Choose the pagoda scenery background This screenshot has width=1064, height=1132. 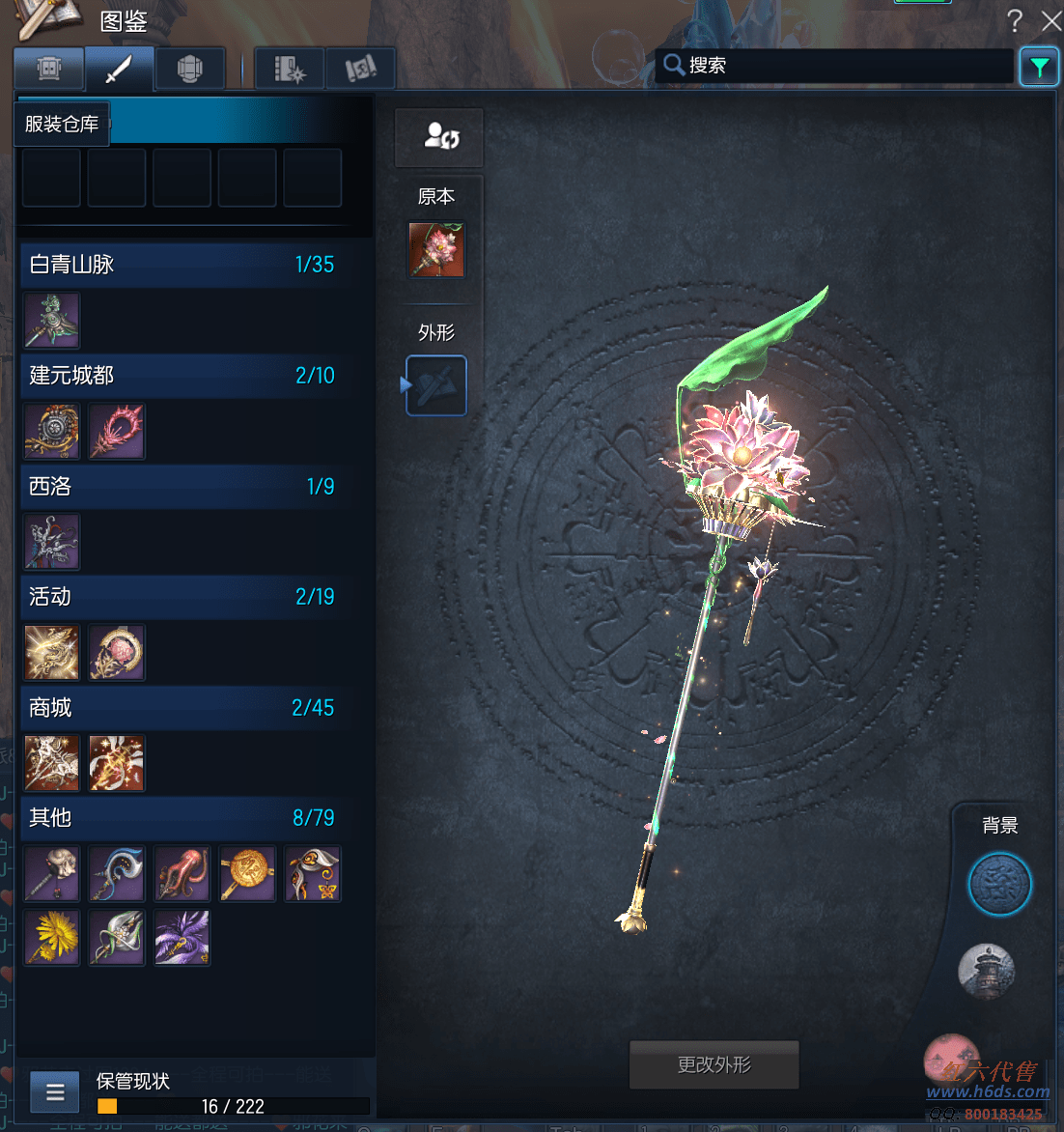coord(986,971)
